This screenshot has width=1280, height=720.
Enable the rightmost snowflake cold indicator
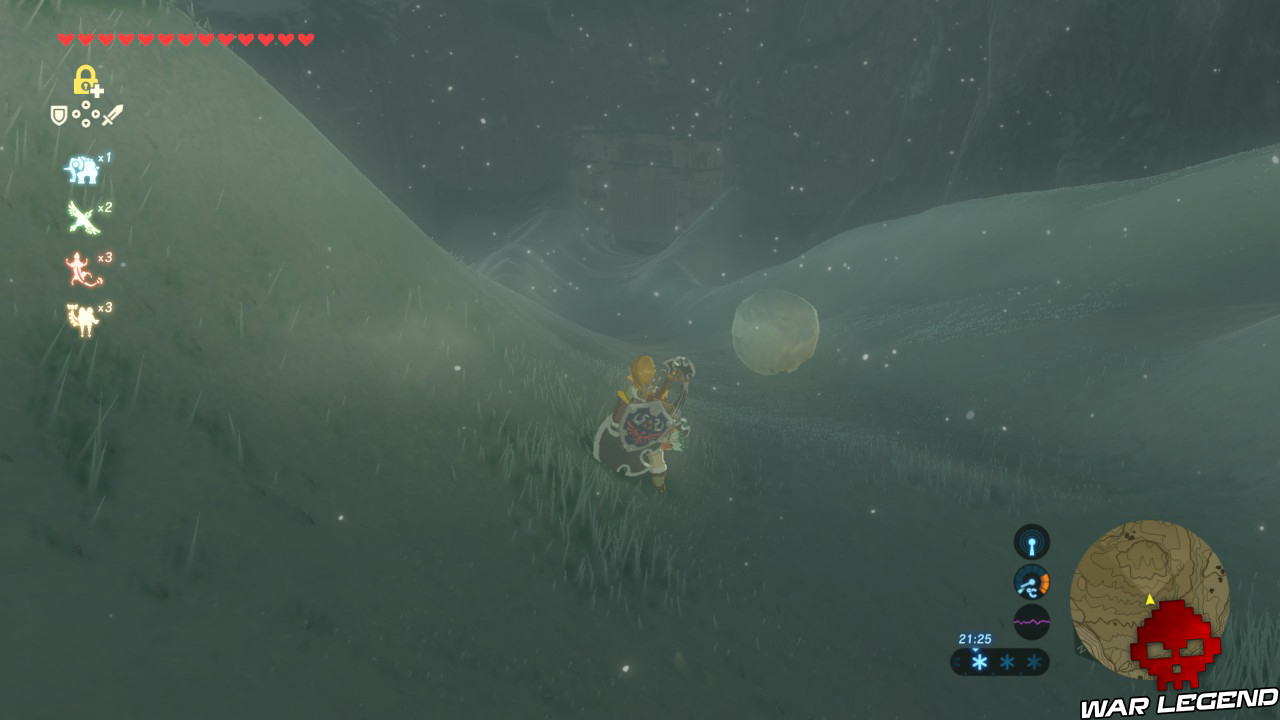click(1032, 662)
